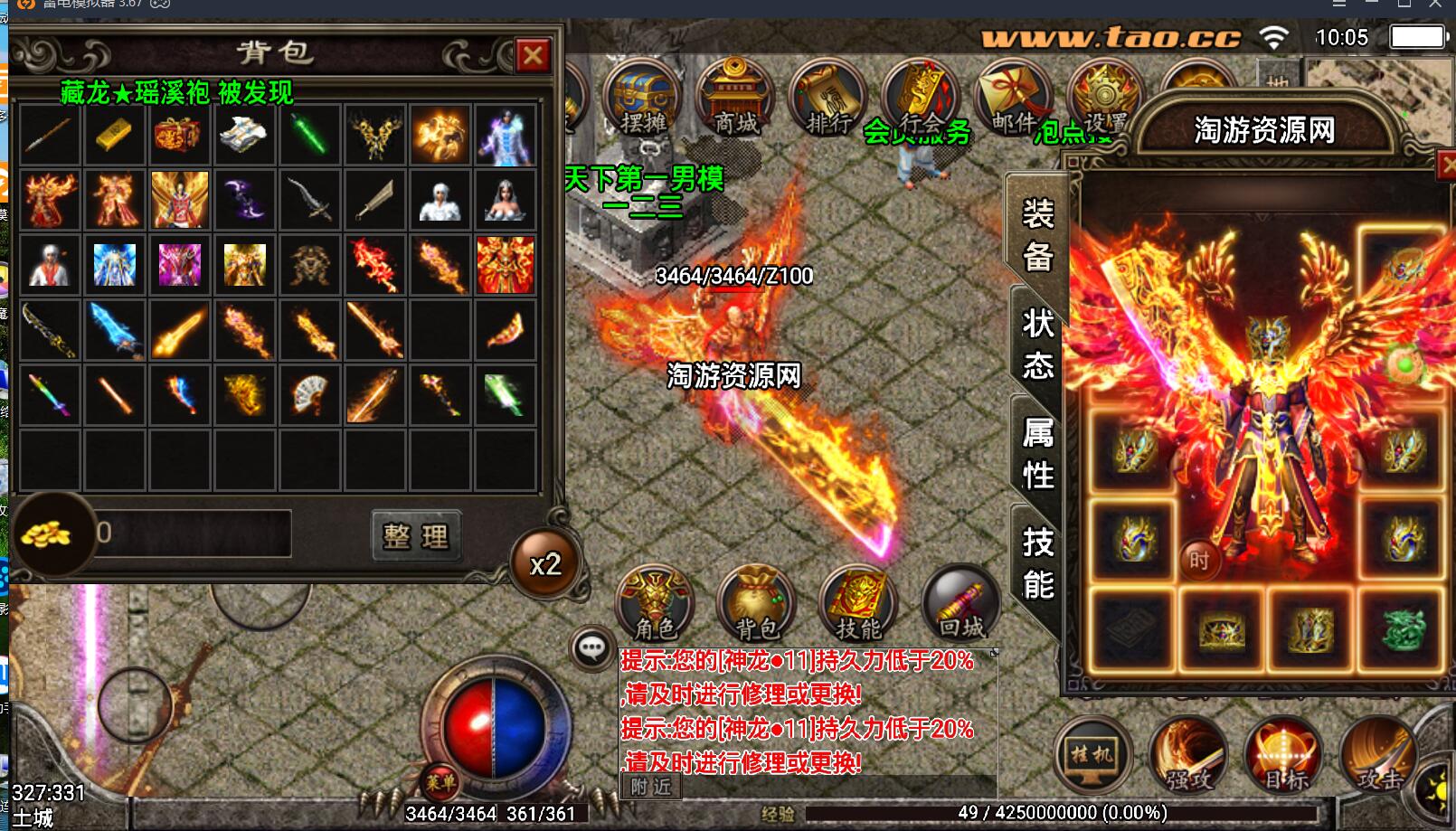Use the 回城 return-to-town scroll icon
Viewport: 1456px width, 831px height.
(957, 601)
